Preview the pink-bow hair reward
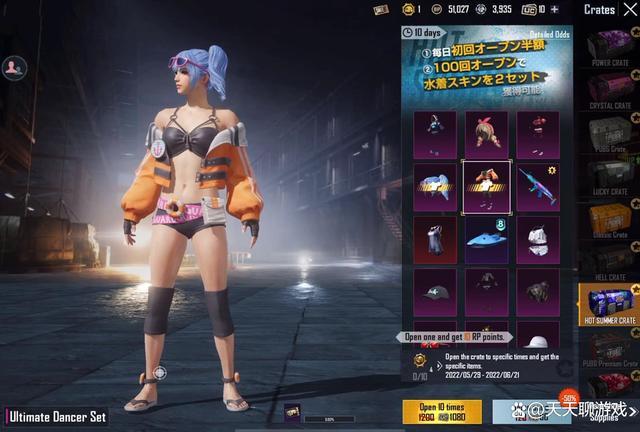Screen dimensions: 640x432 tap(487, 133)
